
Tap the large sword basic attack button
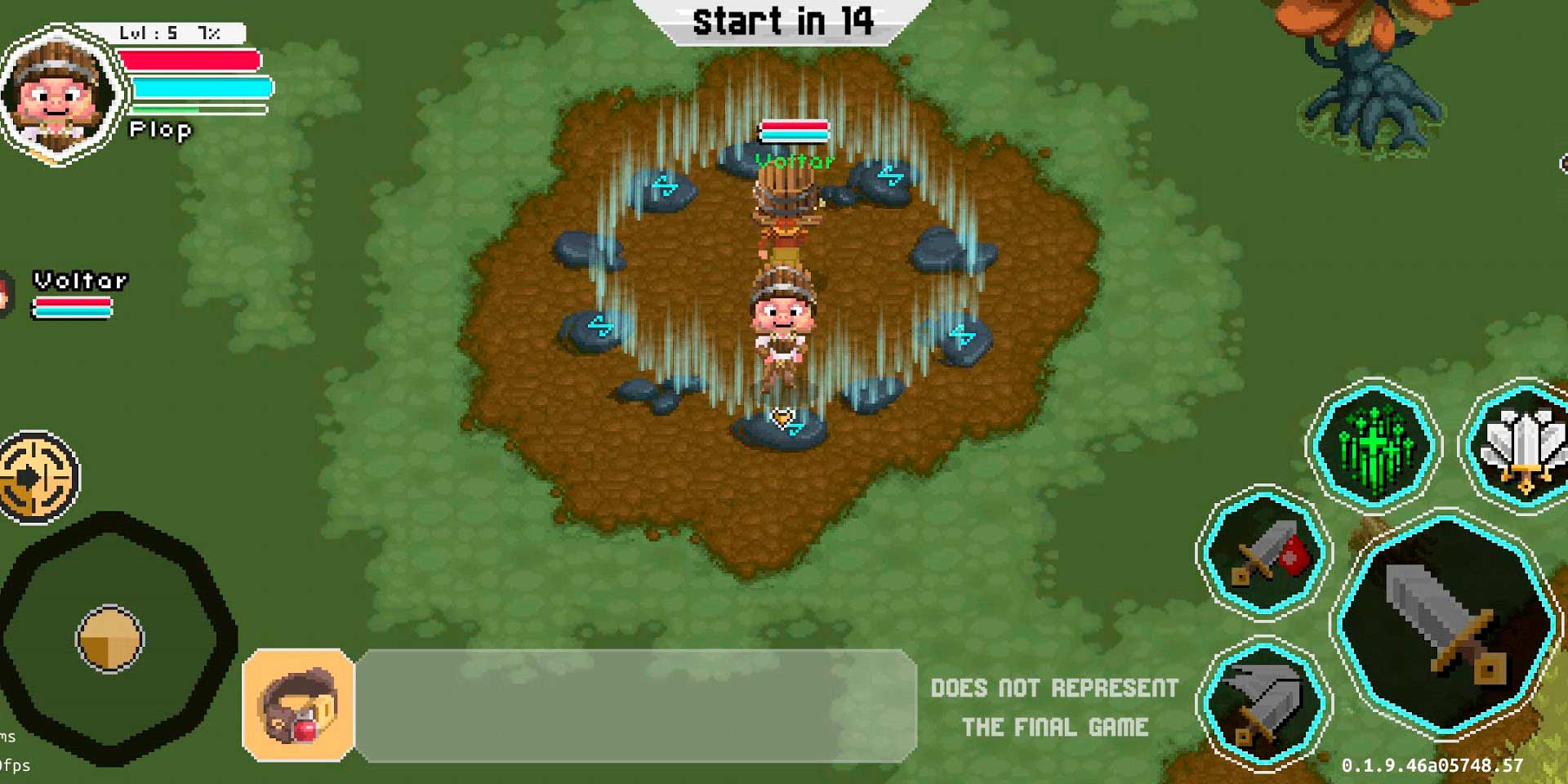1445,625
